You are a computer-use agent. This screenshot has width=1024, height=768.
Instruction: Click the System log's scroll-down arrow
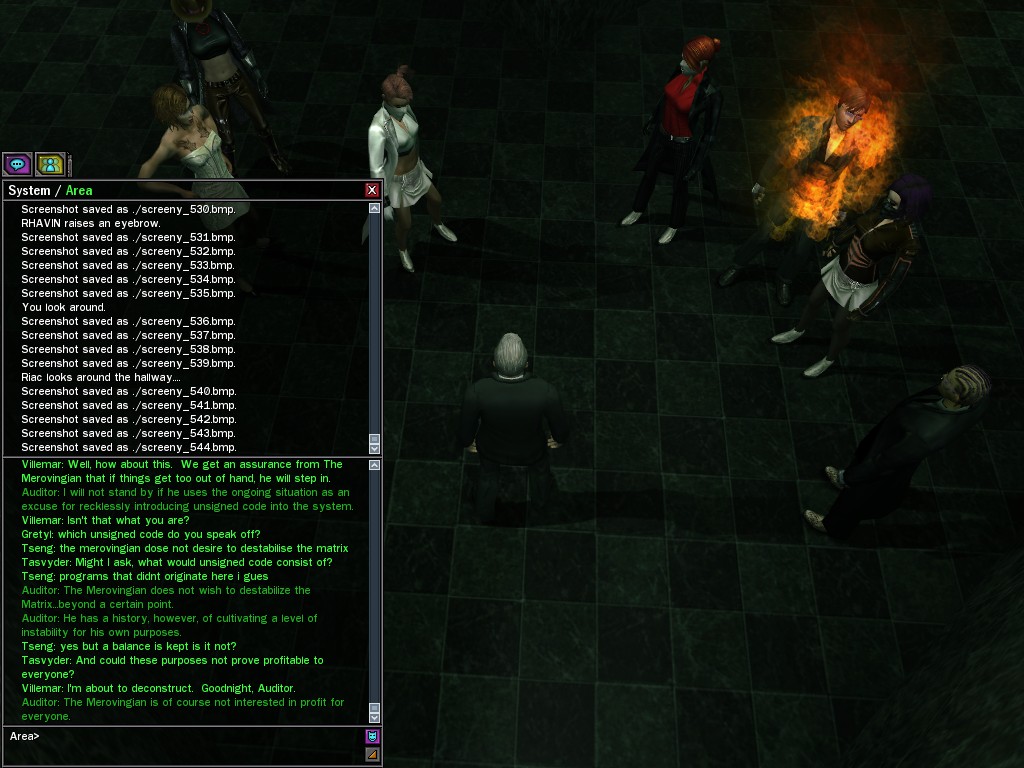[x=375, y=448]
